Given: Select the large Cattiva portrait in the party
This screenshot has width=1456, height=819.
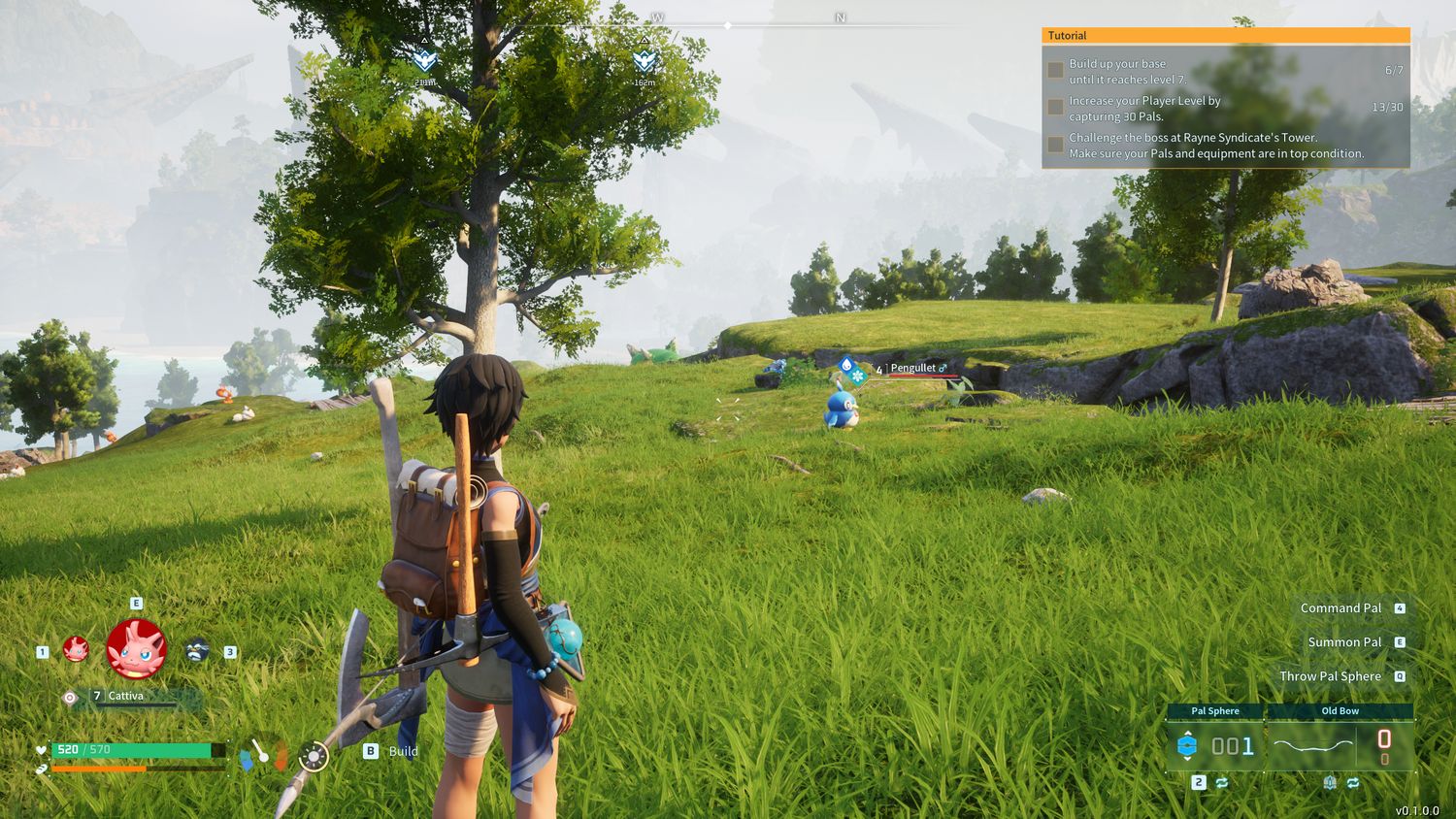Looking at the screenshot, I should tap(136, 648).
